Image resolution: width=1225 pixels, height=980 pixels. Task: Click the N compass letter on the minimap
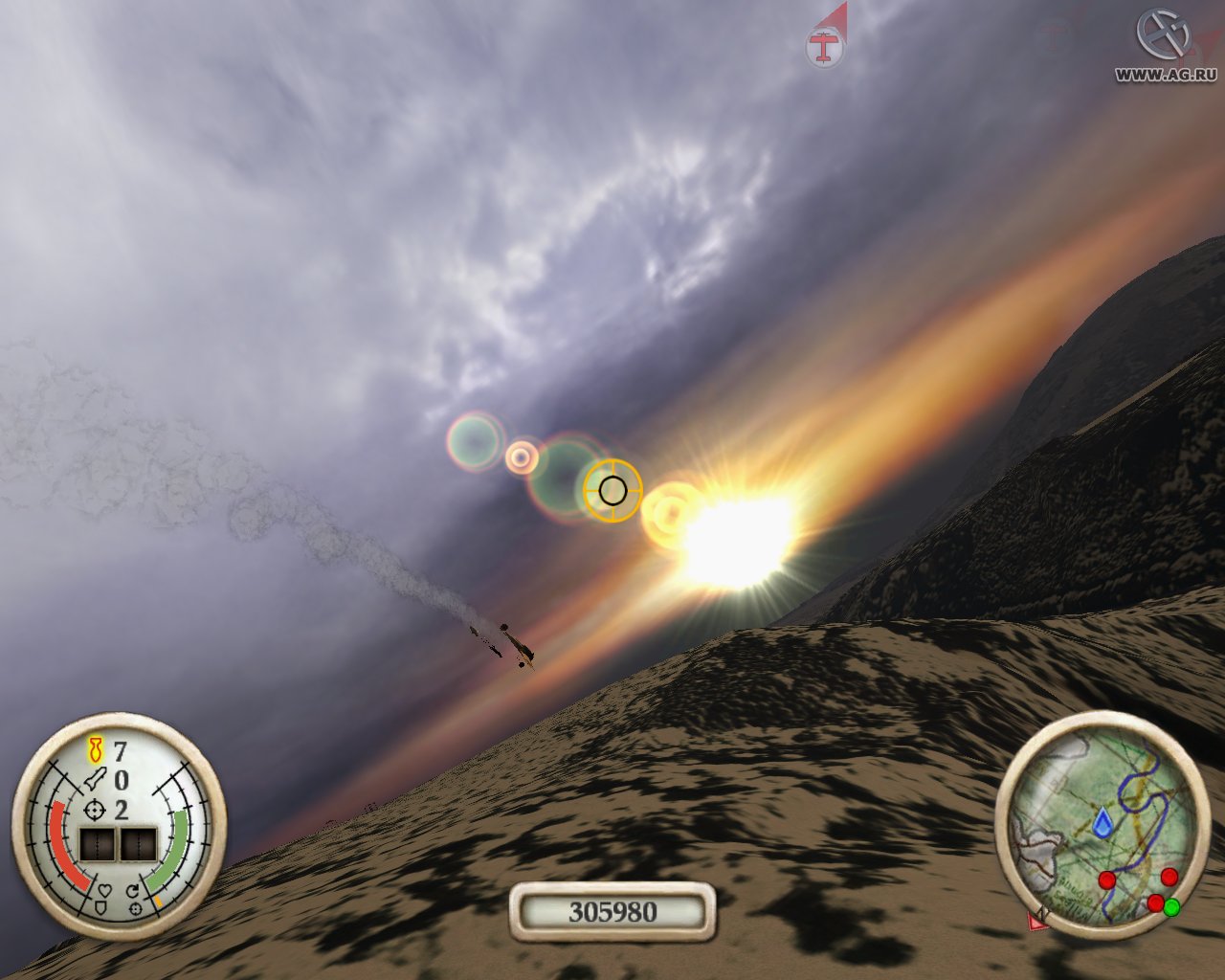click(x=1041, y=913)
